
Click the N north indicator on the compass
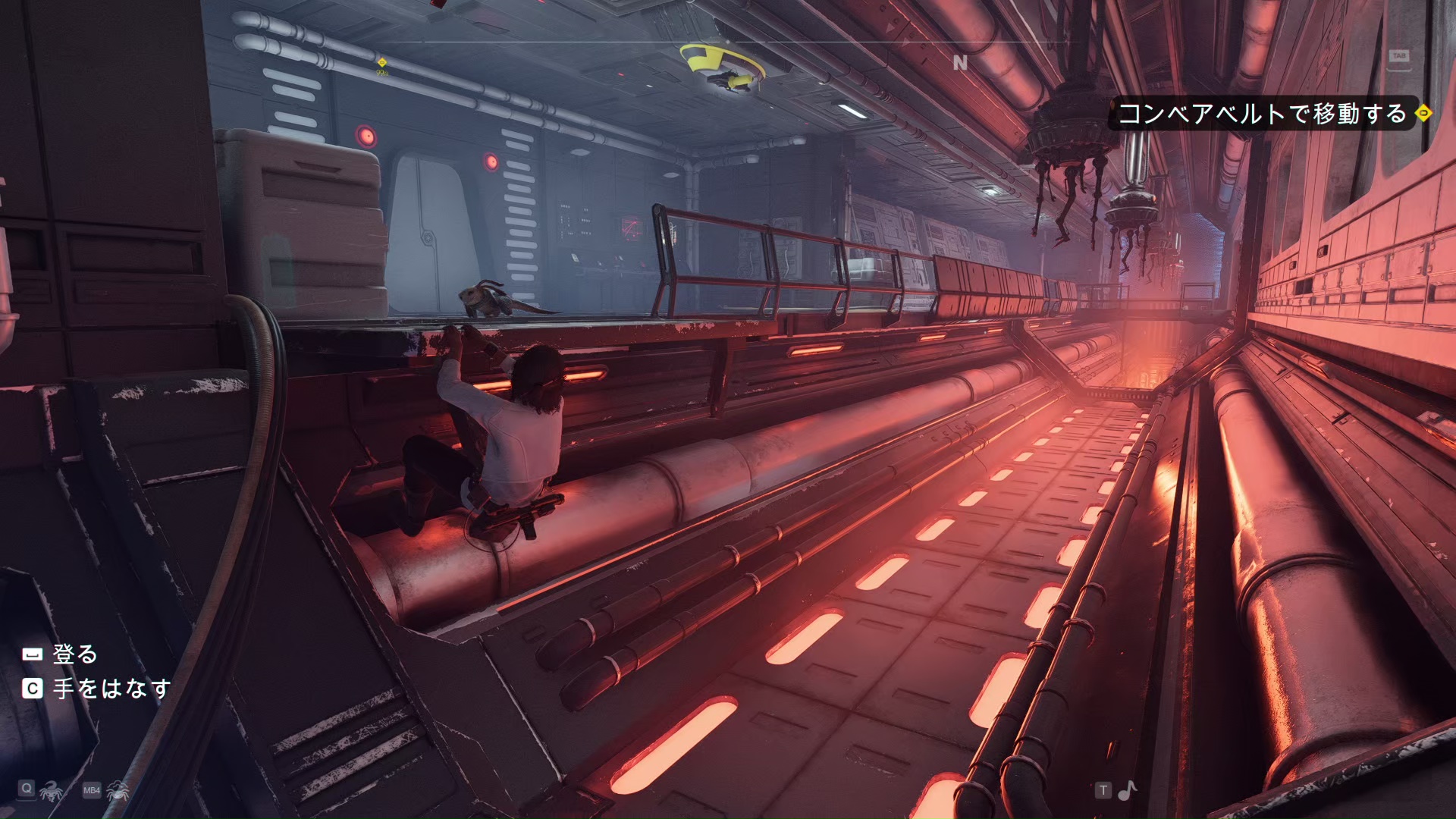point(960,63)
